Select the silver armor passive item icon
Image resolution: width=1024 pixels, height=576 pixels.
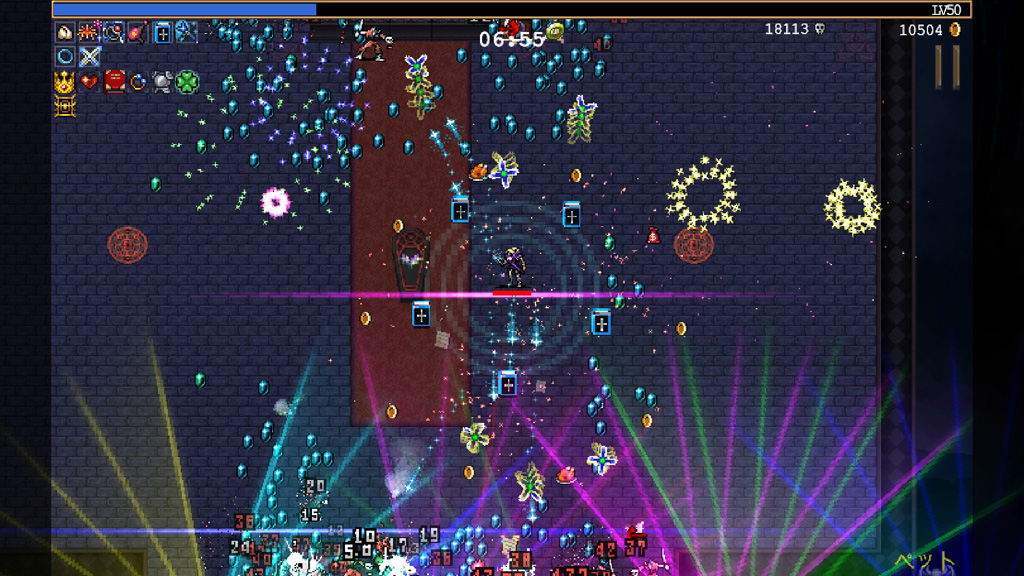162,82
